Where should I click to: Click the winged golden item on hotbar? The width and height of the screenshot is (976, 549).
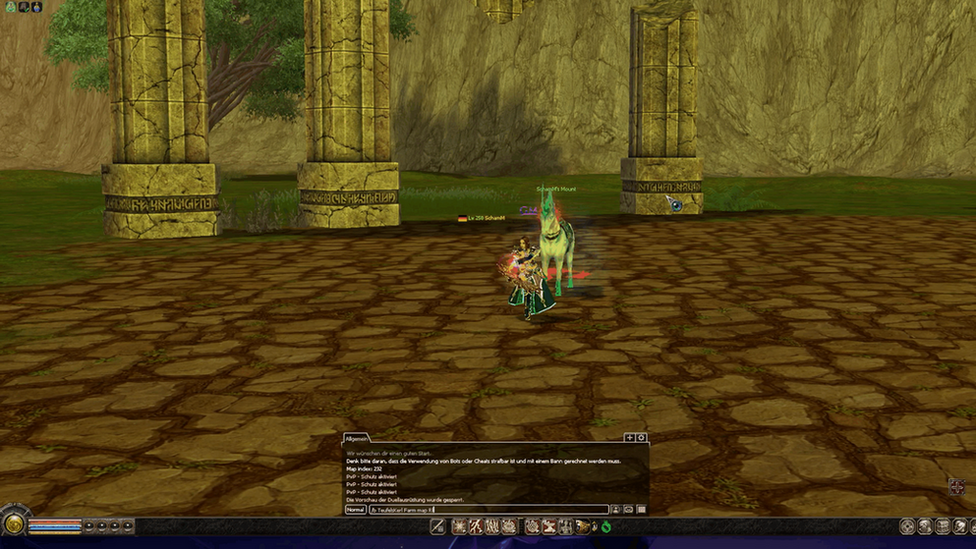582,526
